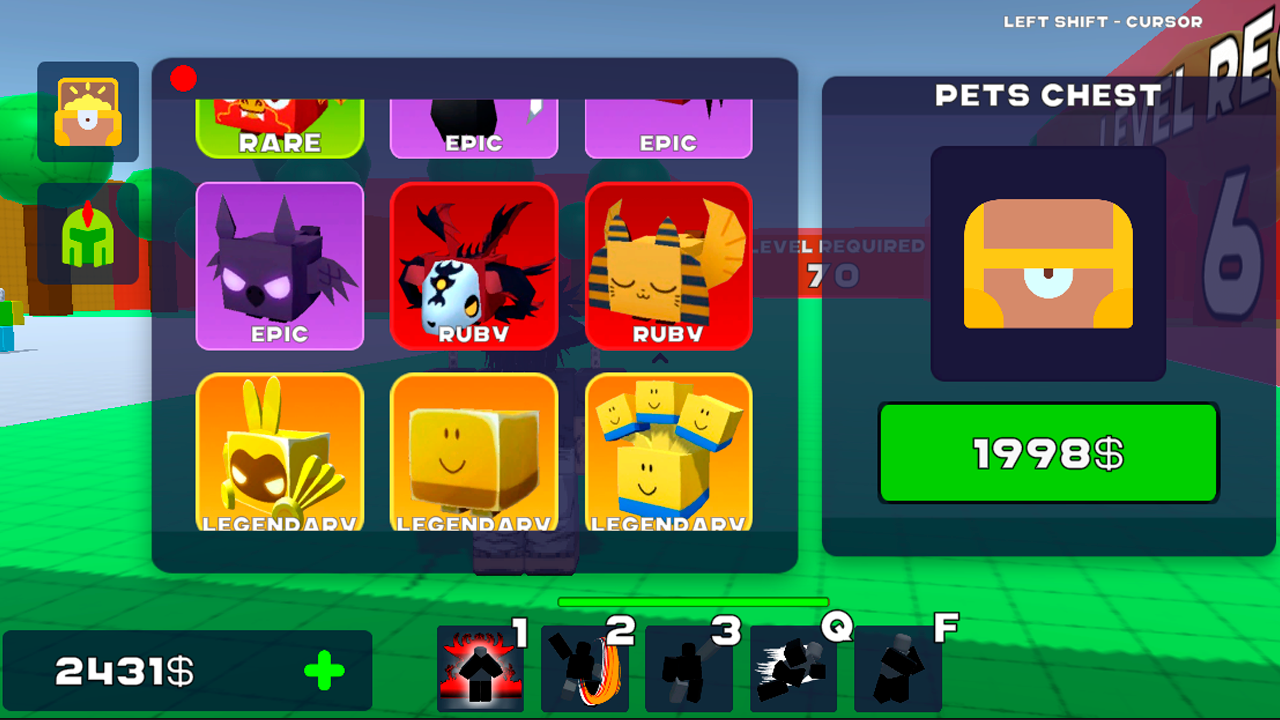This screenshot has height=720, width=1280.
Task: Select the purple EPIC owl pet
Action: tap(280, 267)
